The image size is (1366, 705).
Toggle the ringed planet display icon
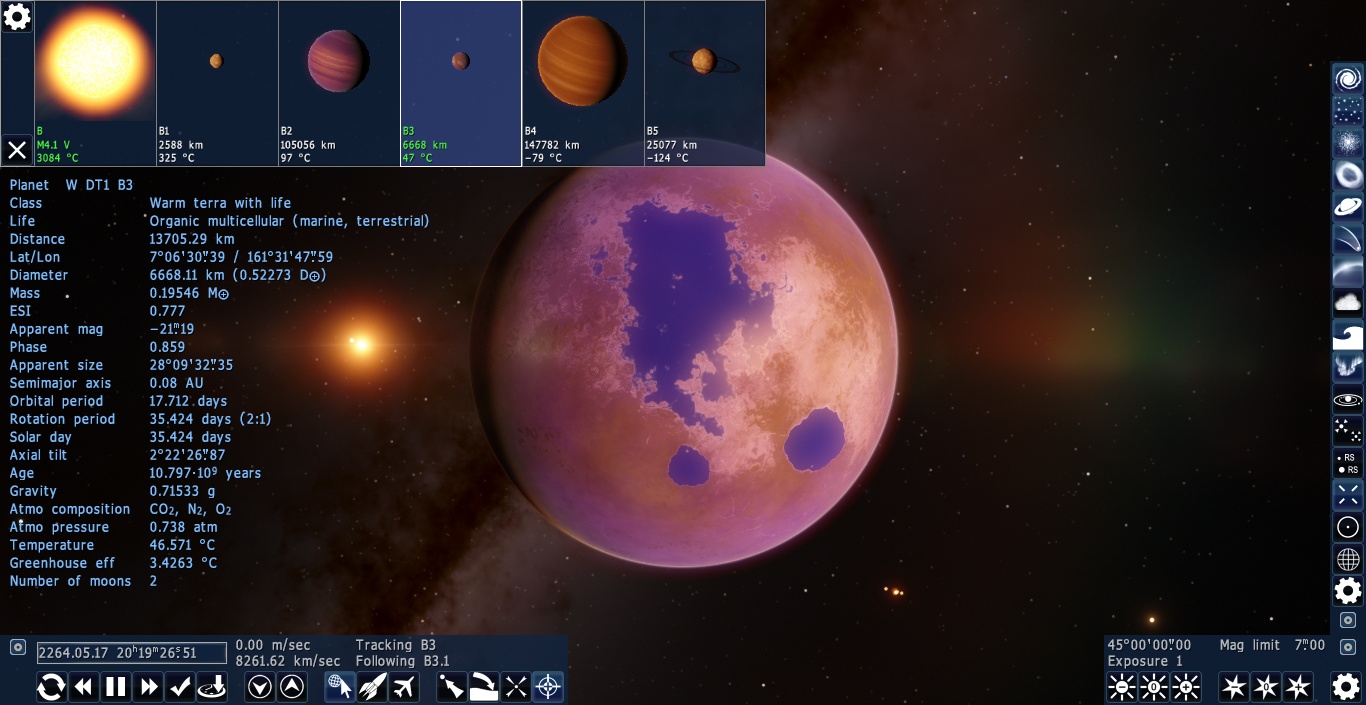point(1348,207)
